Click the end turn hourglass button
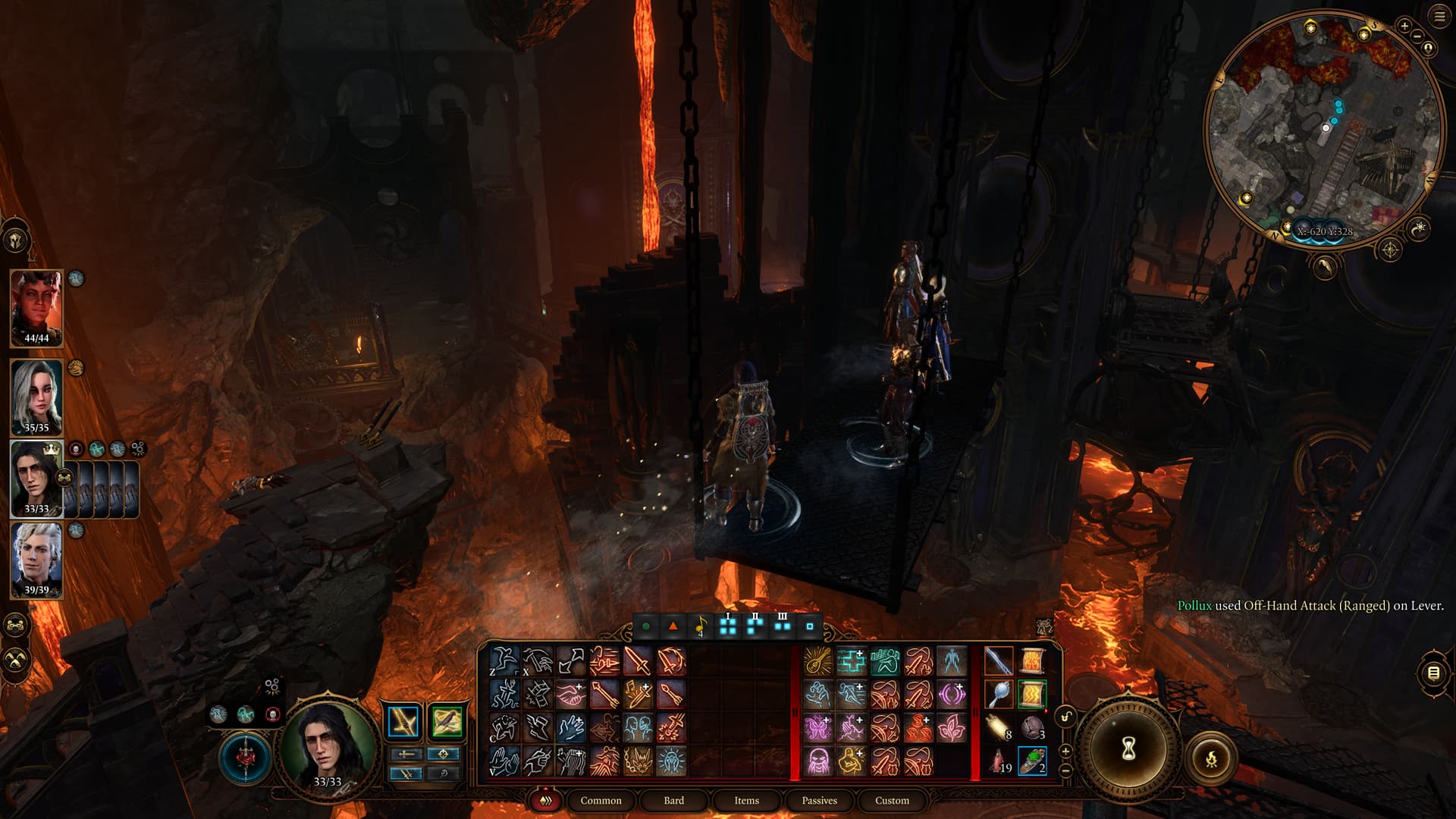Image resolution: width=1456 pixels, height=819 pixels. (x=1128, y=749)
